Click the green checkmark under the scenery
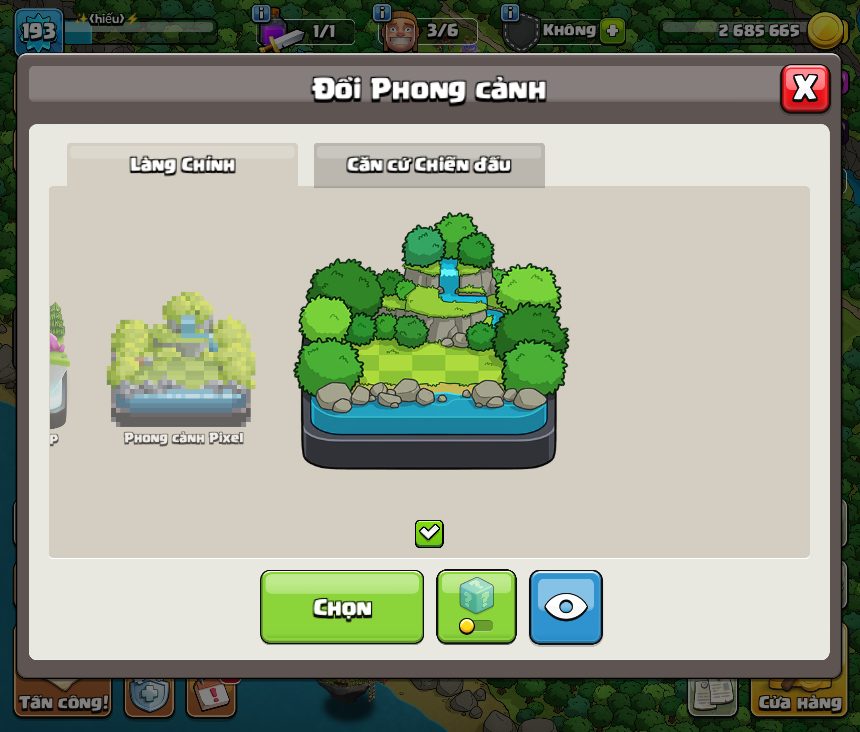860x732 pixels. pos(429,533)
